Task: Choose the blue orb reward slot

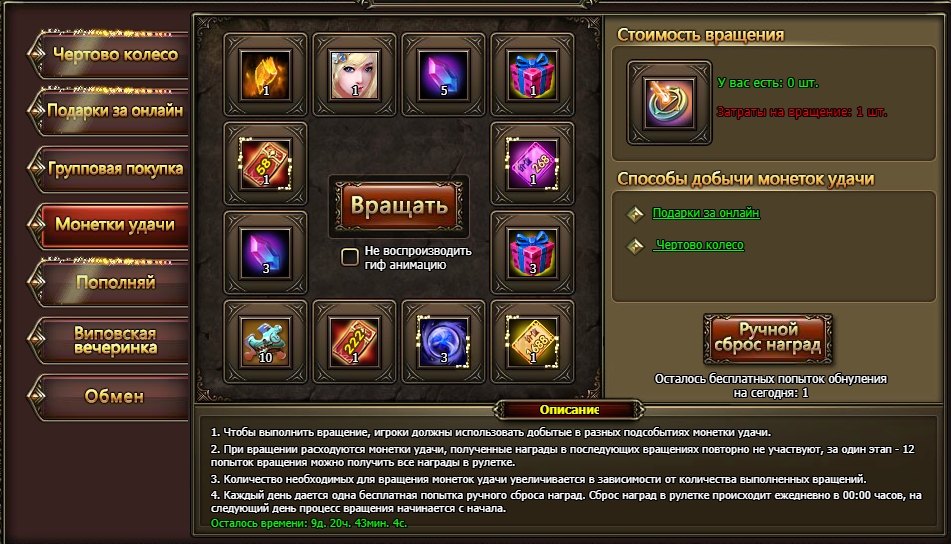Action: pos(443,341)
